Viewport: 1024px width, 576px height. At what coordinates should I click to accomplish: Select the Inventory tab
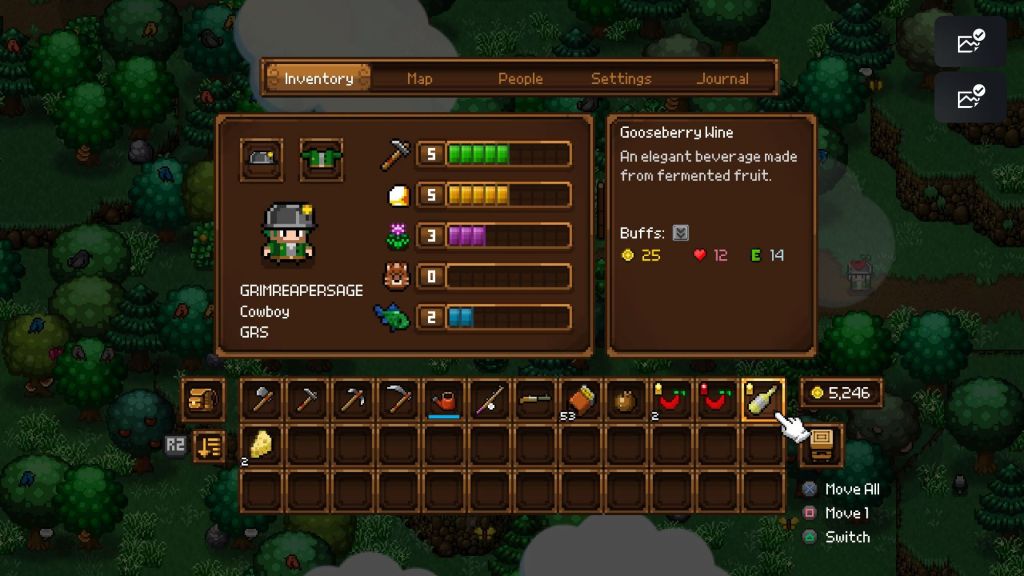point(318,78)
